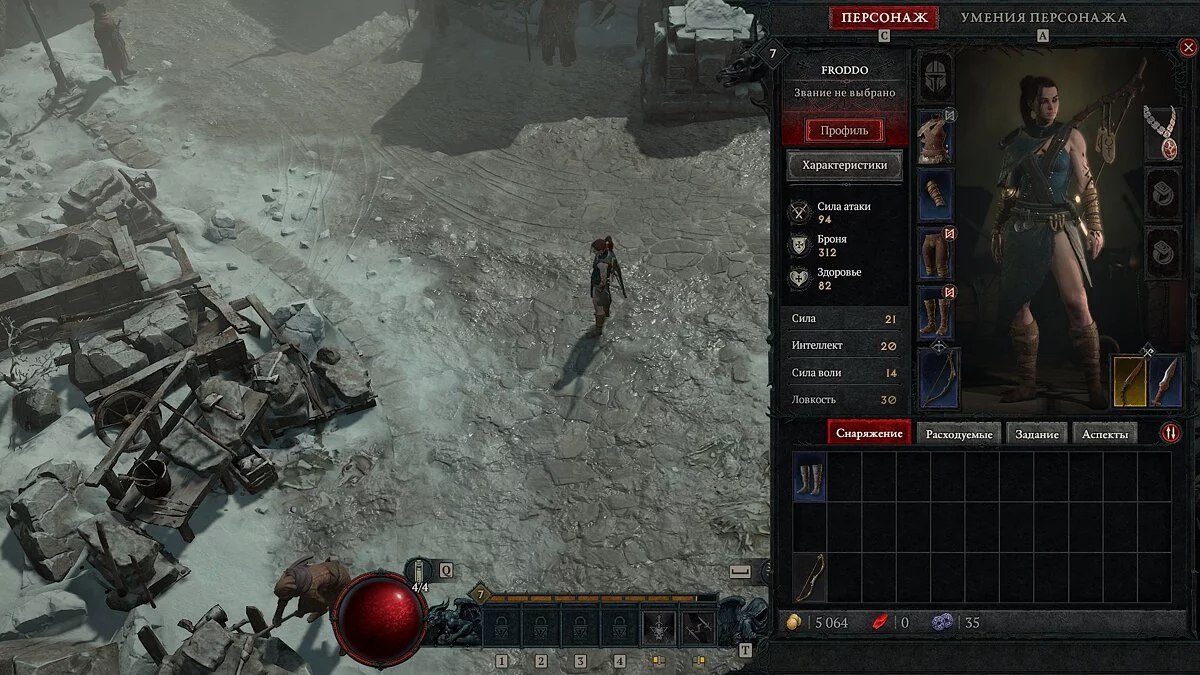This screenshot has width=1200, height=675.
Task: Open the Снаряжение inventory tab
Action: pyautogui.click(x=869, y=434)
